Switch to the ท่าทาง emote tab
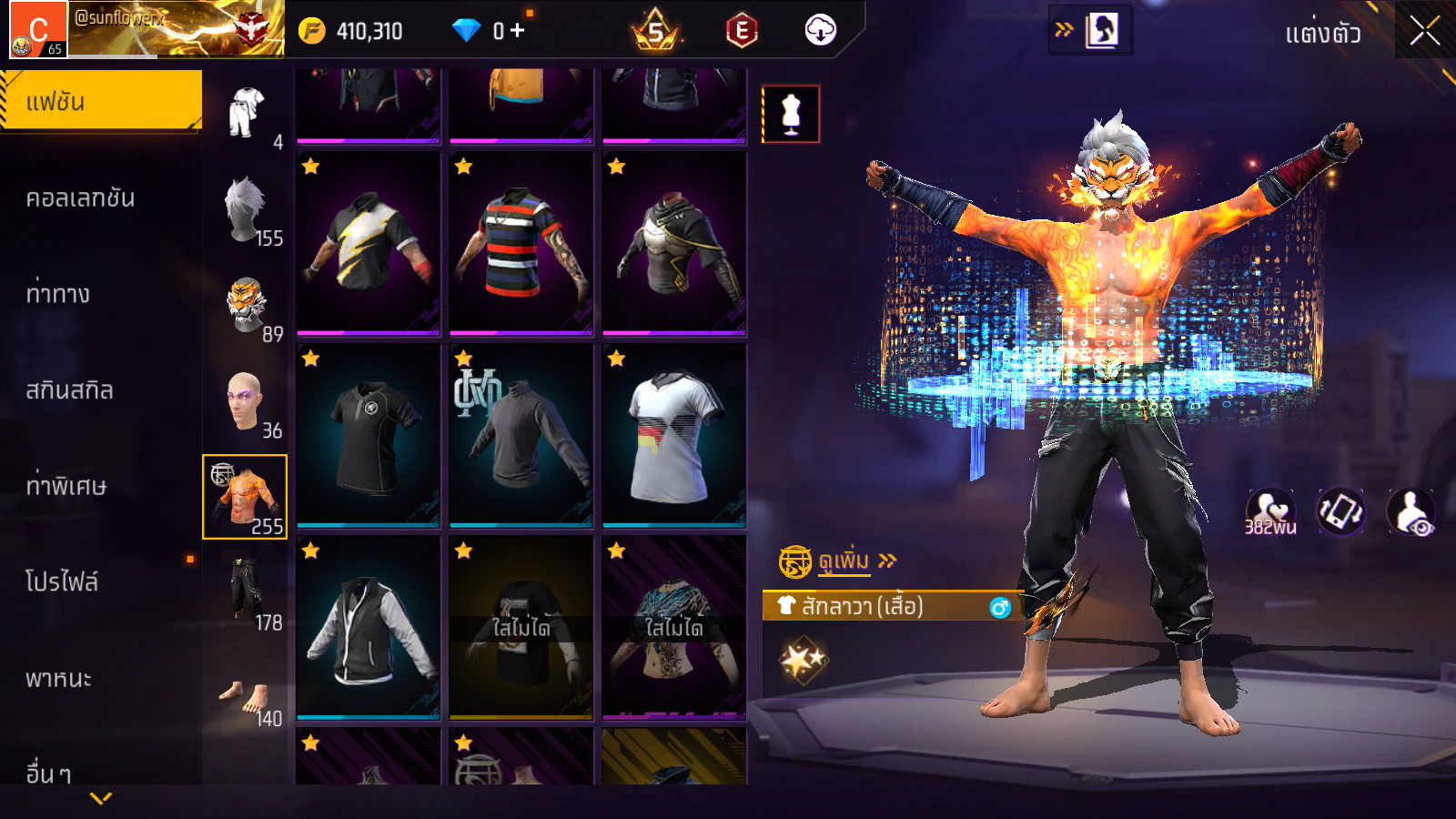1456x819 pixels. pyautogui.click(x=58, y=294)
